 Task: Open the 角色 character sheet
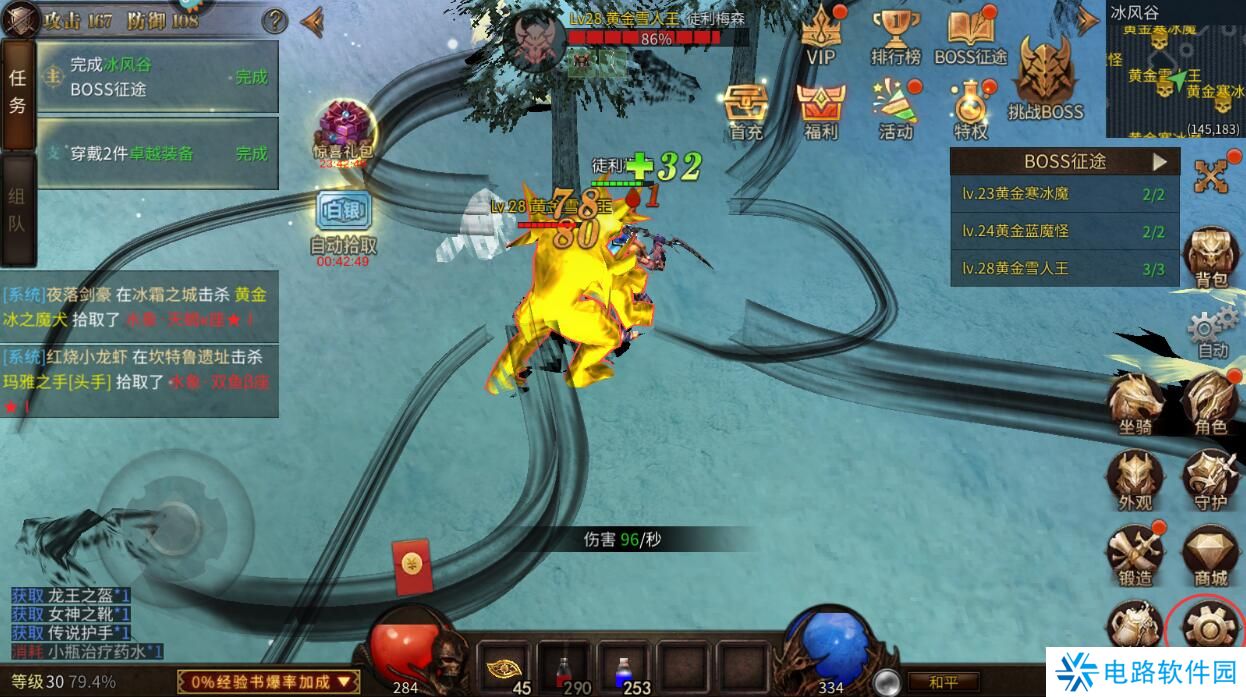pyautogui.click(x=1211, y=402)
